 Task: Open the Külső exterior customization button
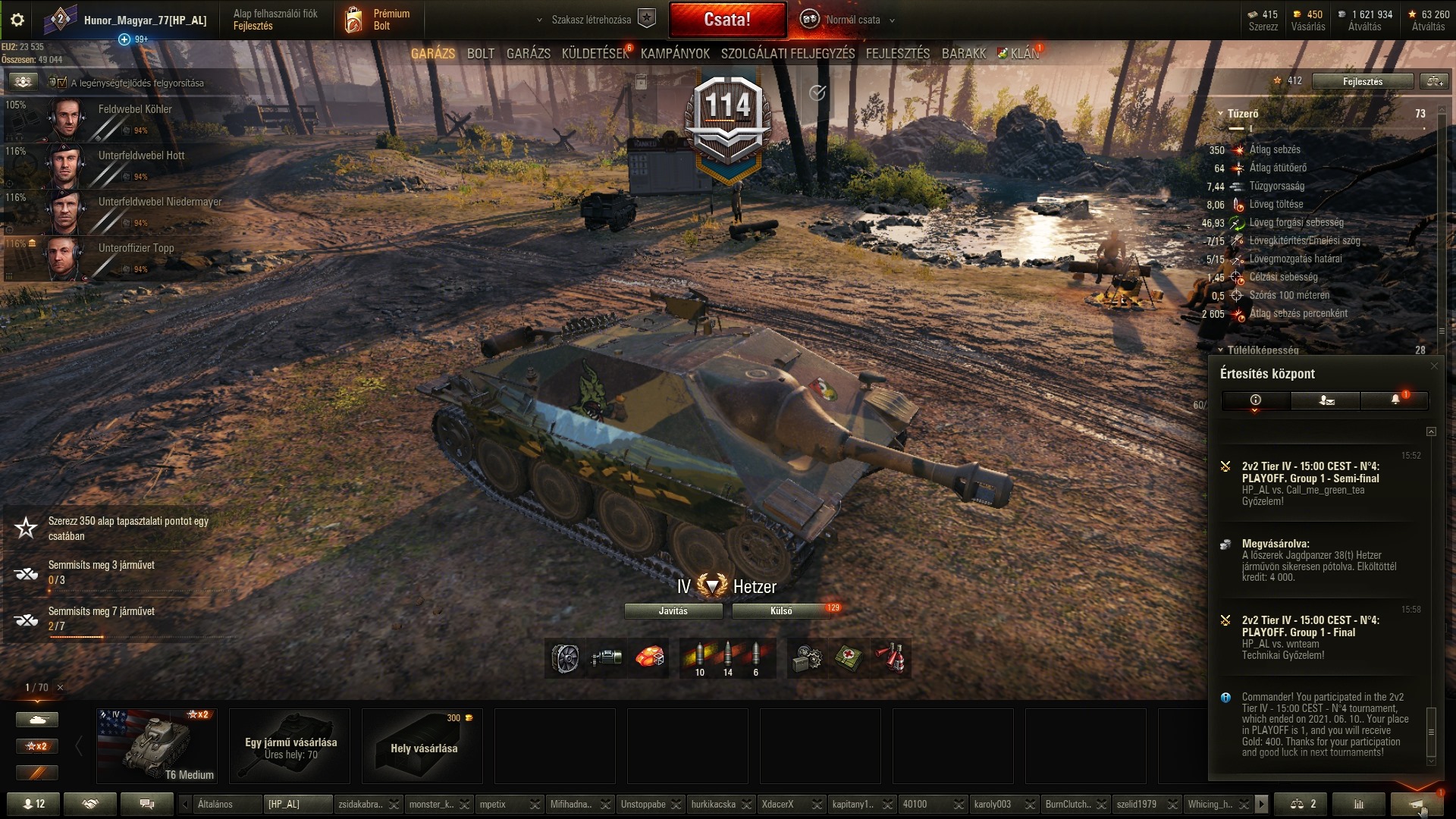click(781, 611)
